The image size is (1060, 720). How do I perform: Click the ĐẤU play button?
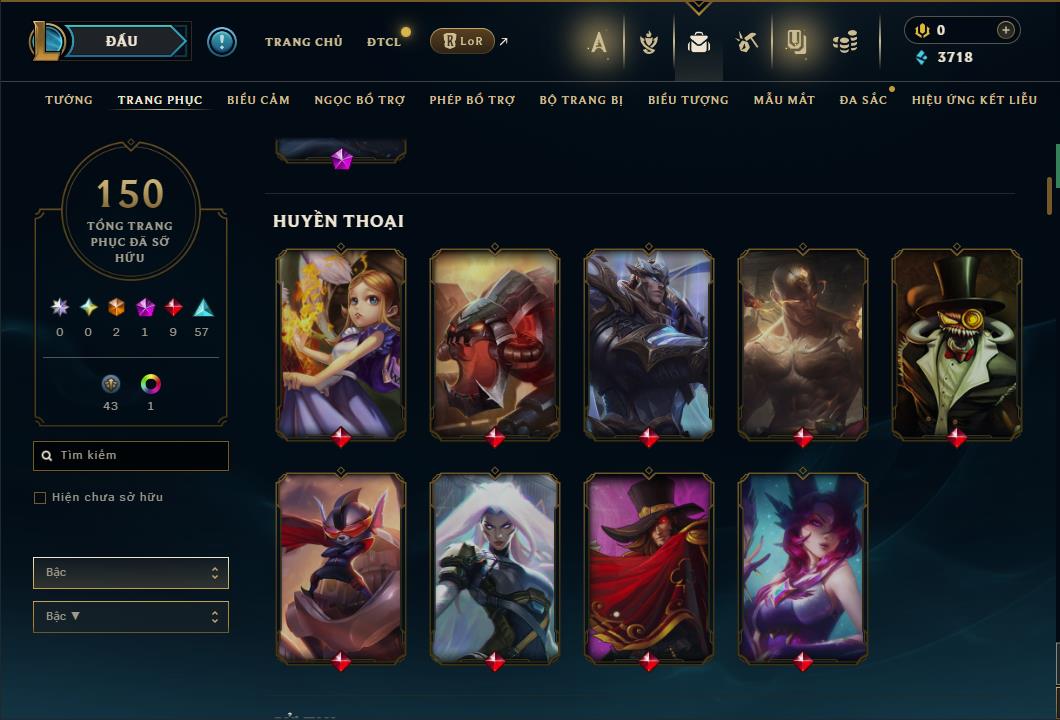(121, 41)
